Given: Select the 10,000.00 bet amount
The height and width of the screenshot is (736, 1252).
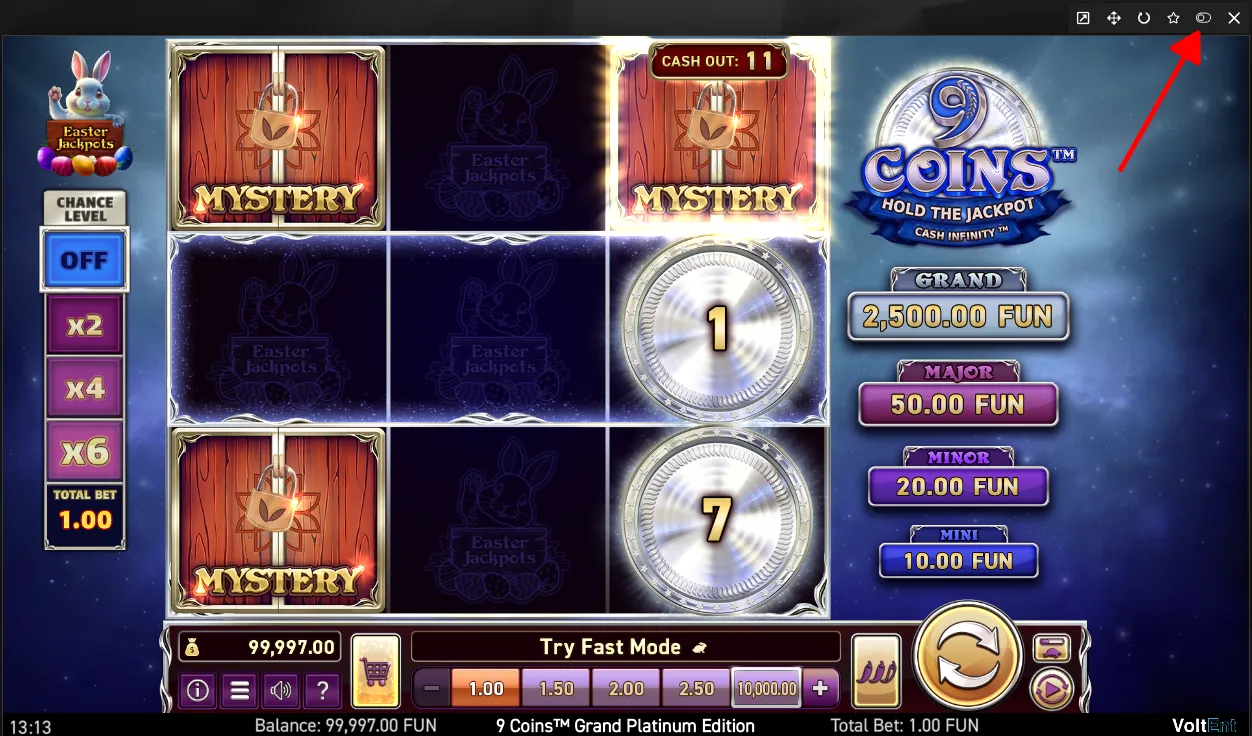Looking at the screenshot, I should click(767, 689).
